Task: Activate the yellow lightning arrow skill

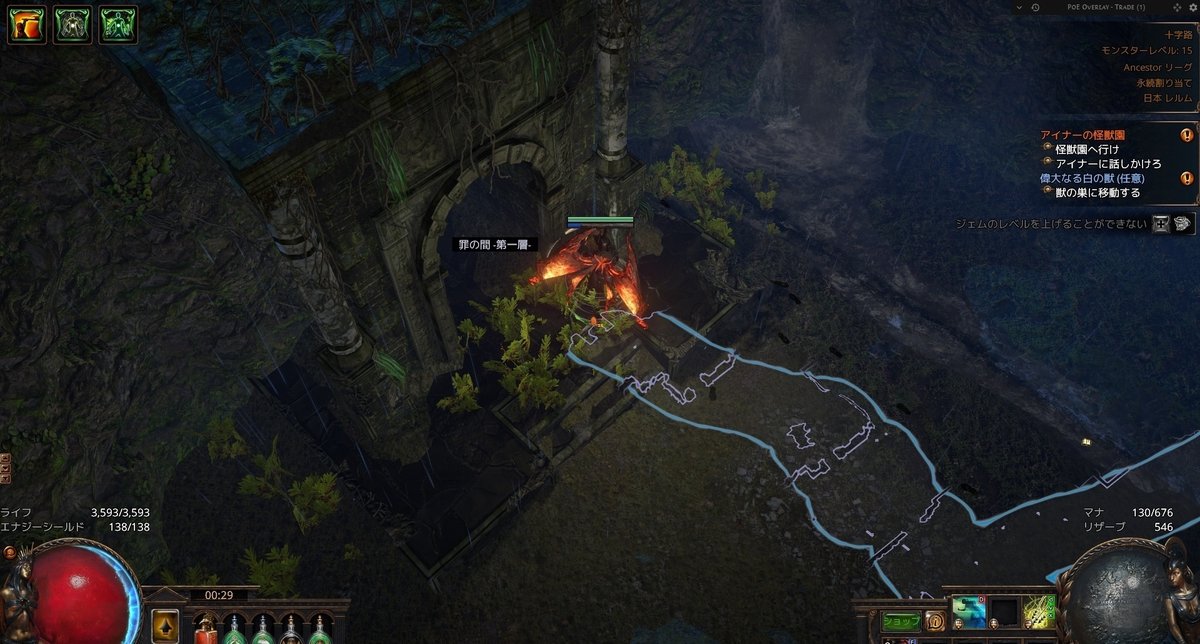Action: pos(1039,612)
